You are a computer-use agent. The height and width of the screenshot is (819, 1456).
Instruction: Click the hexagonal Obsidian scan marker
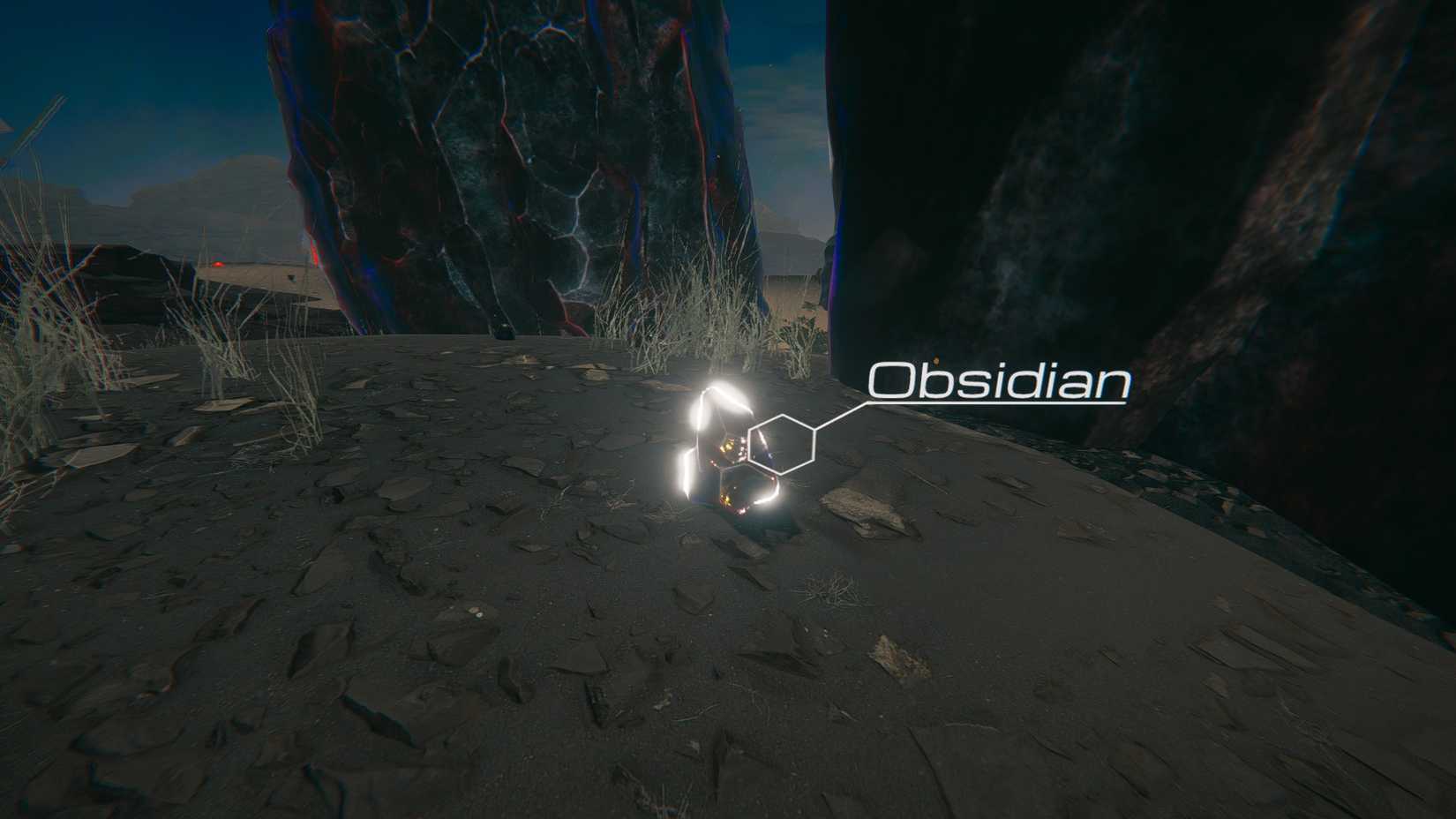coord(781,444)
